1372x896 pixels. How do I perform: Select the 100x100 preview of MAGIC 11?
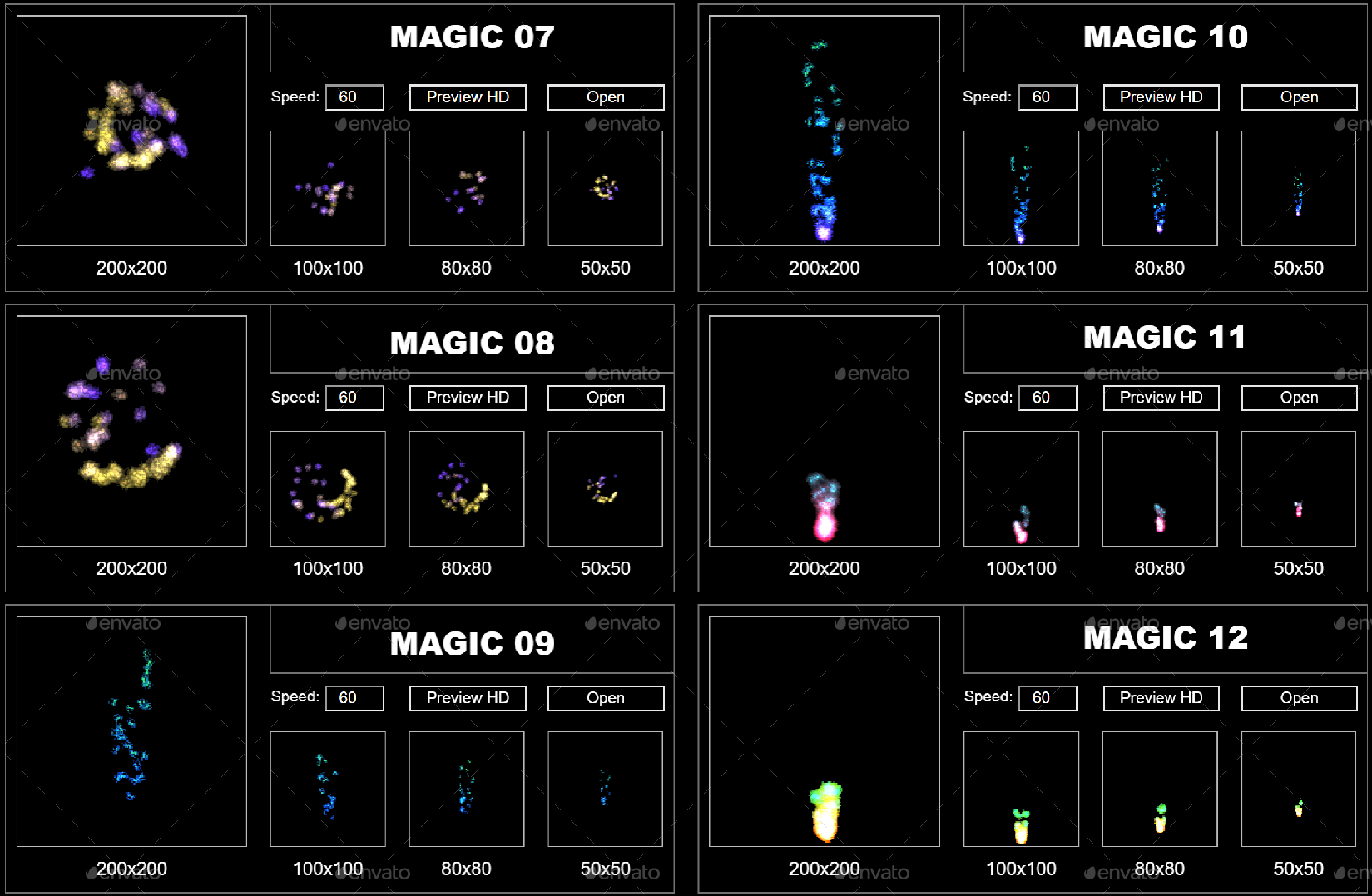[1021, 488]
